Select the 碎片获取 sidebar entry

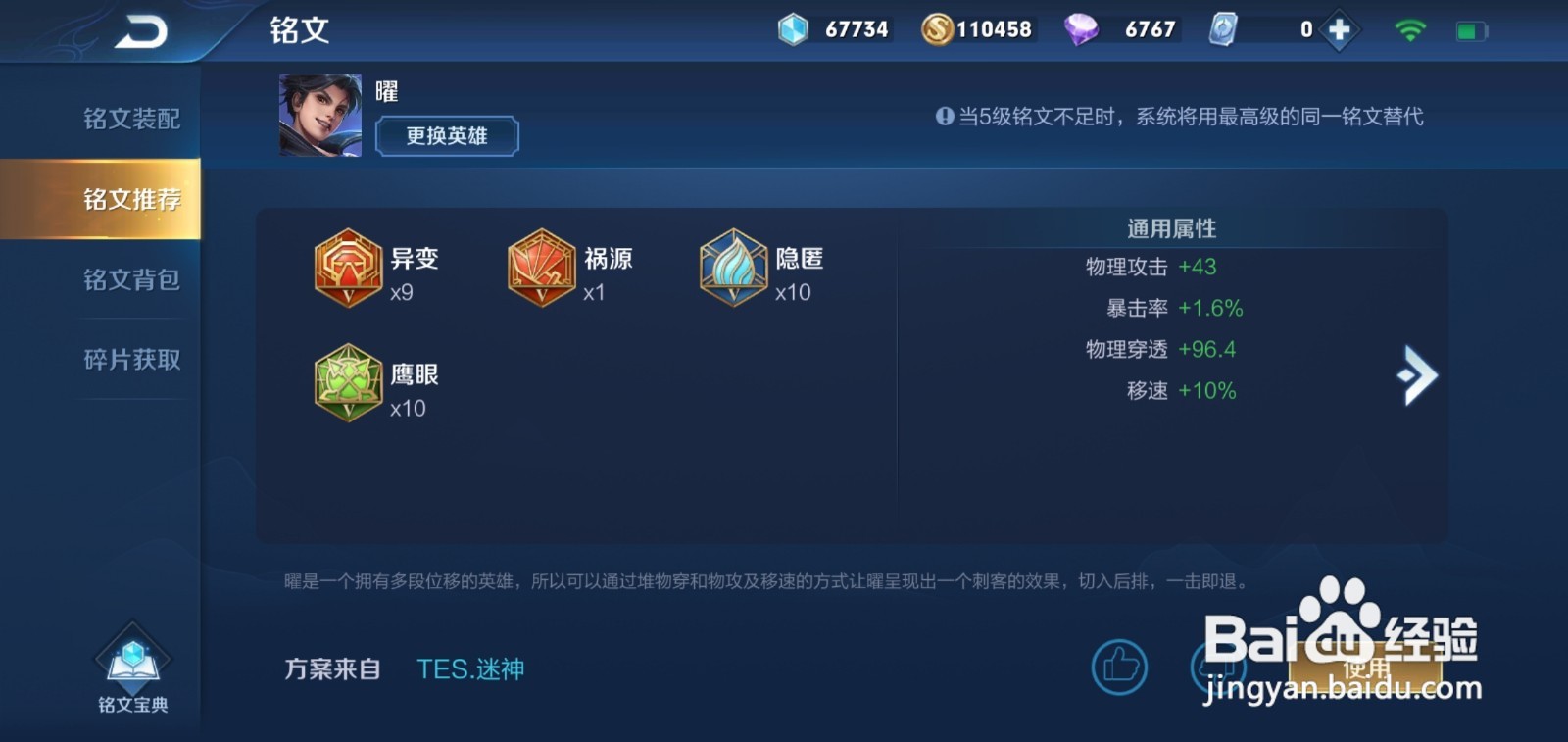[x=130, y=359]
